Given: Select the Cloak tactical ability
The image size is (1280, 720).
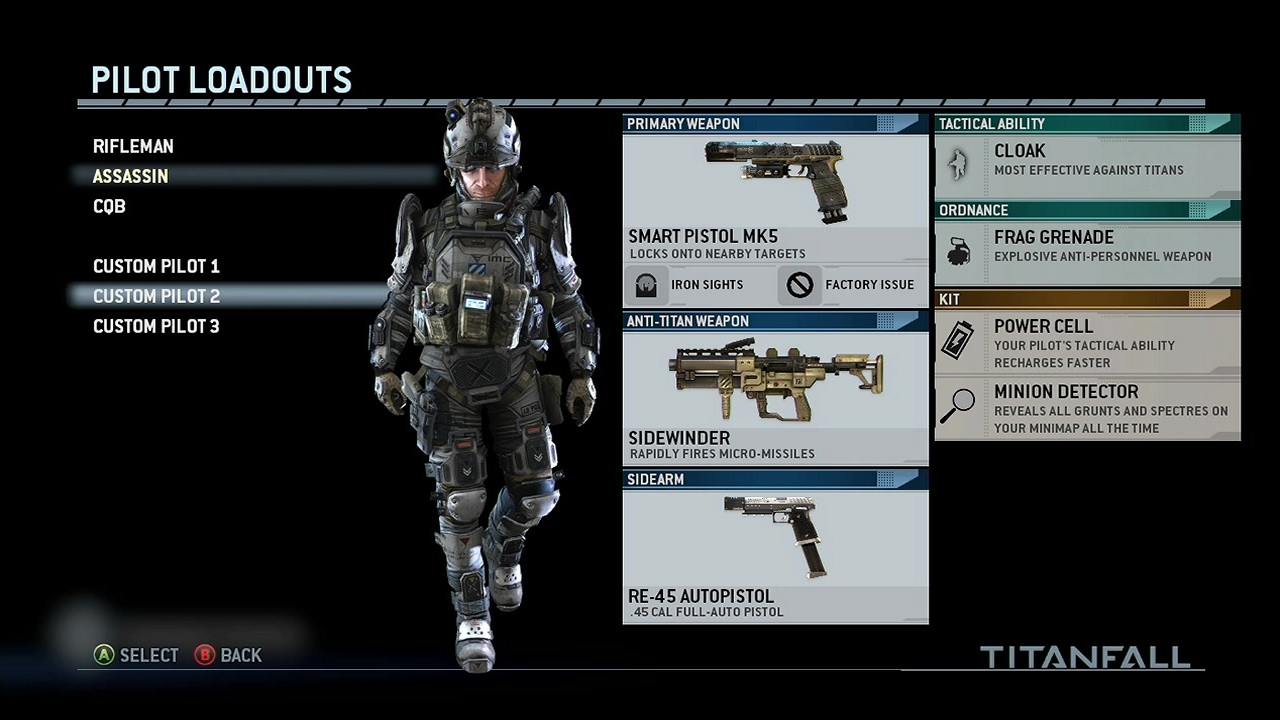Looking at the screenshot, I should (x=1087, y=160).
